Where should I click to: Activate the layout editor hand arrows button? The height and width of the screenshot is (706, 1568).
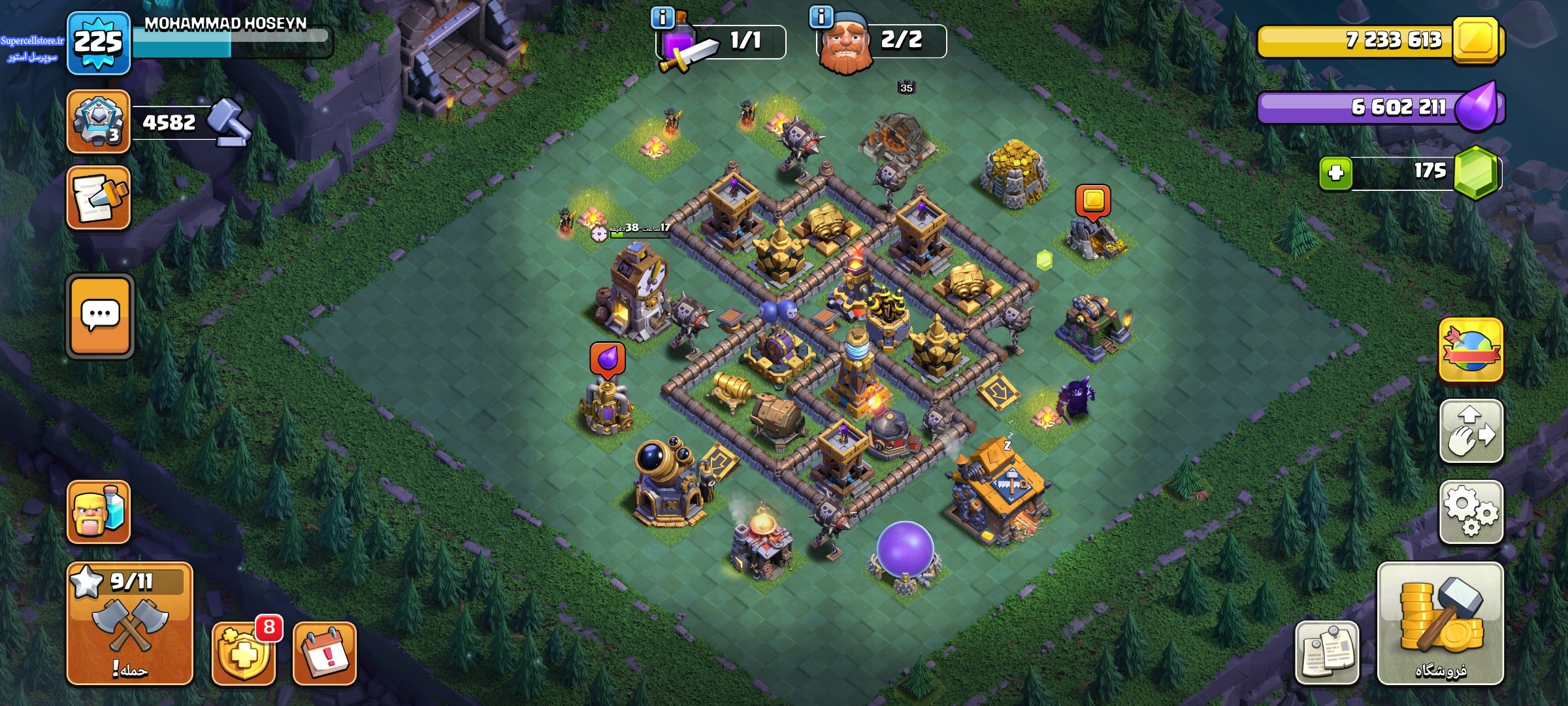1471,431
